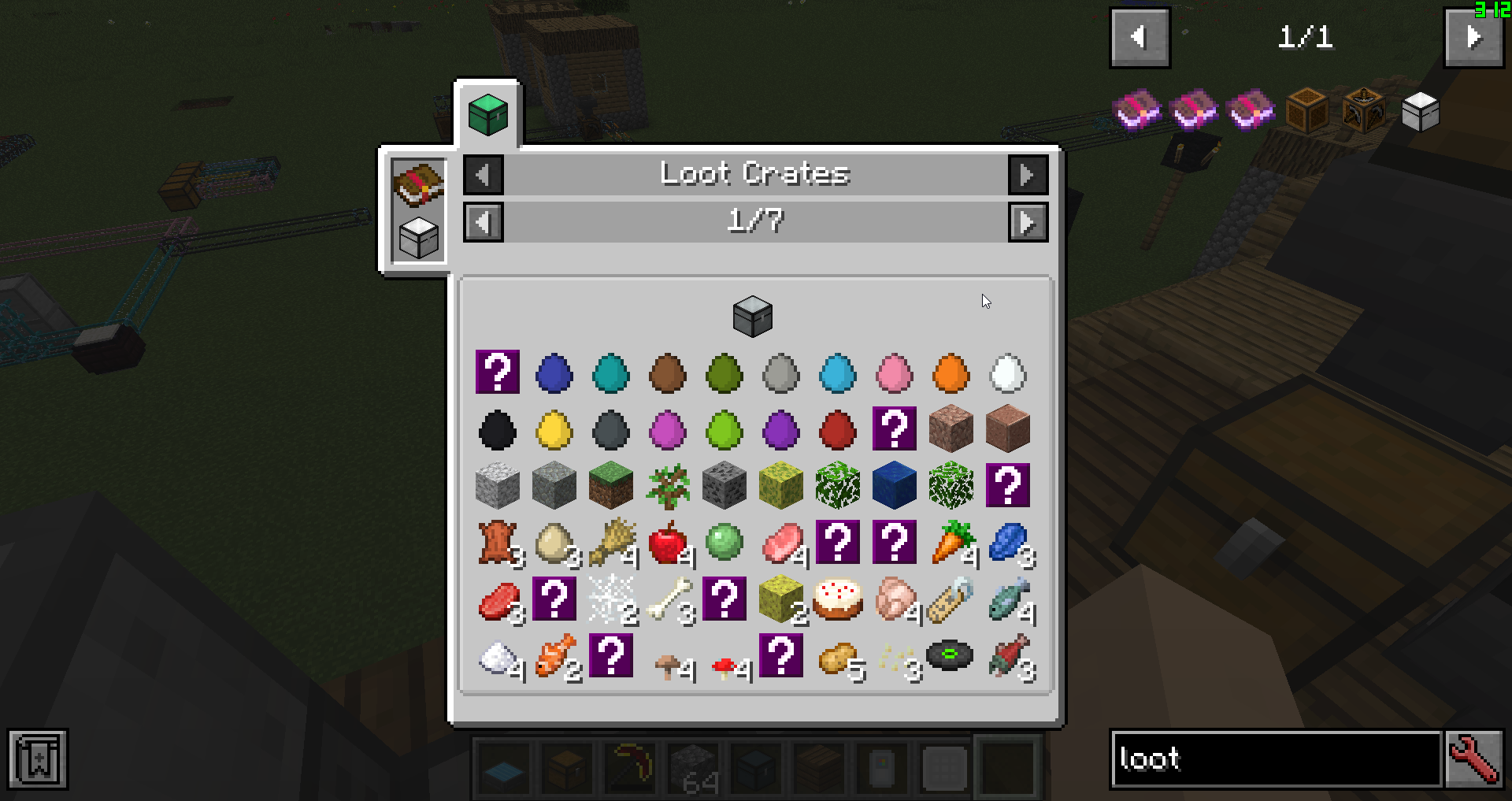Screen dimensions: 1512x801
Task: Go to previous item list page
Action: pos(1140,37)
